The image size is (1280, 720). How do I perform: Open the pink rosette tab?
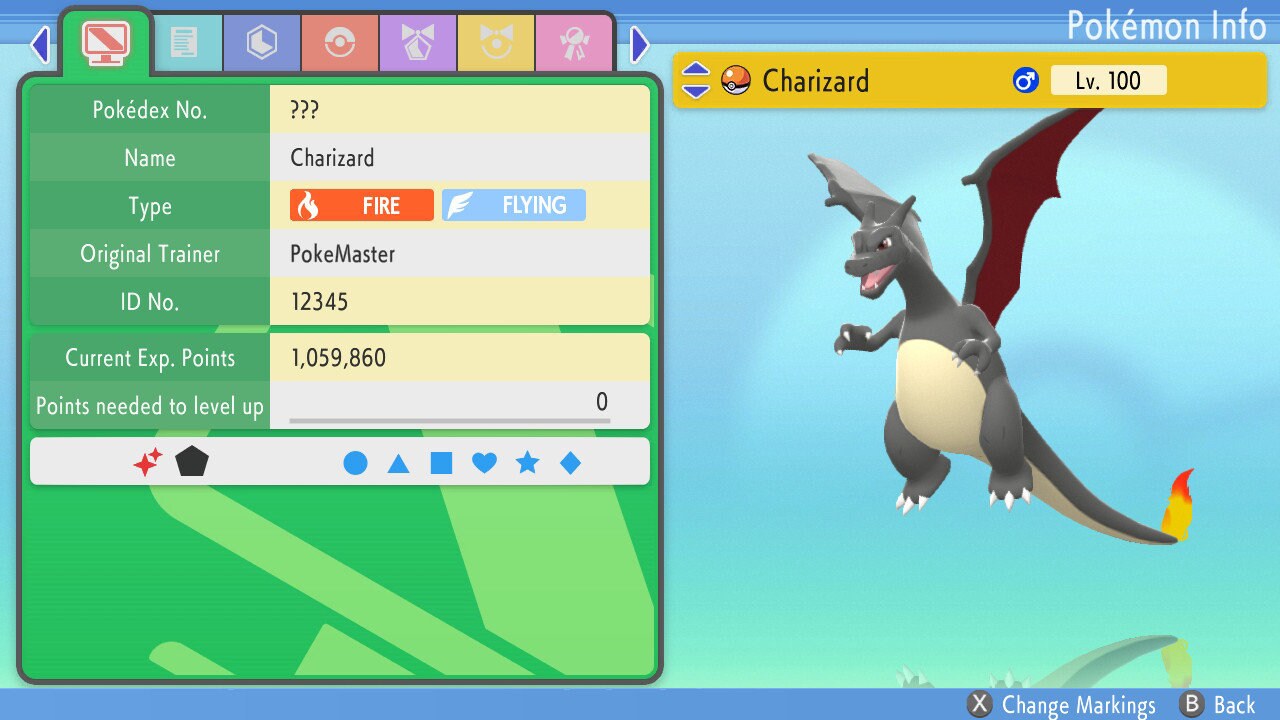coord(574,43)
